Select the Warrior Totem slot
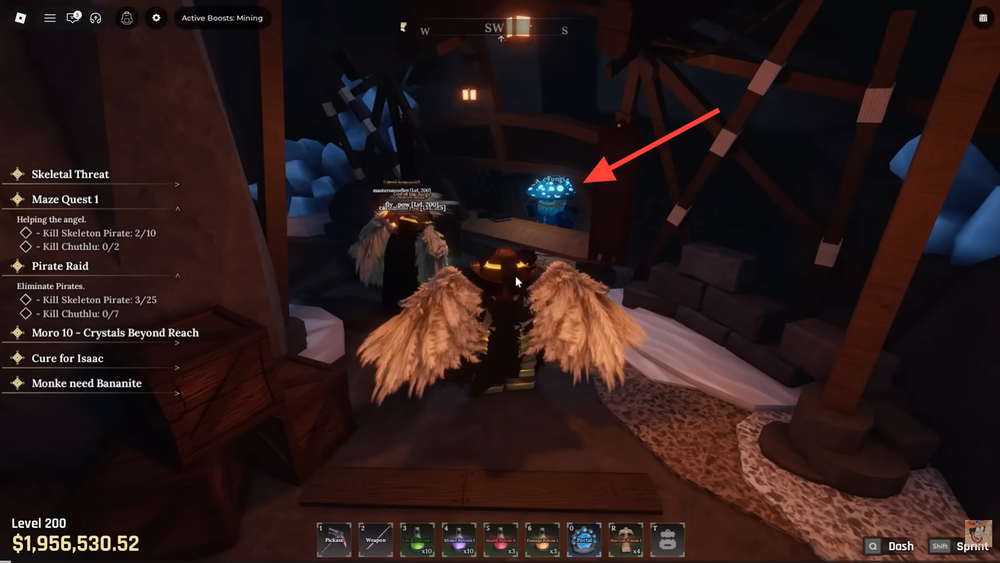The height and width of the screenshot is (563, 1000). tap(626, 540)
